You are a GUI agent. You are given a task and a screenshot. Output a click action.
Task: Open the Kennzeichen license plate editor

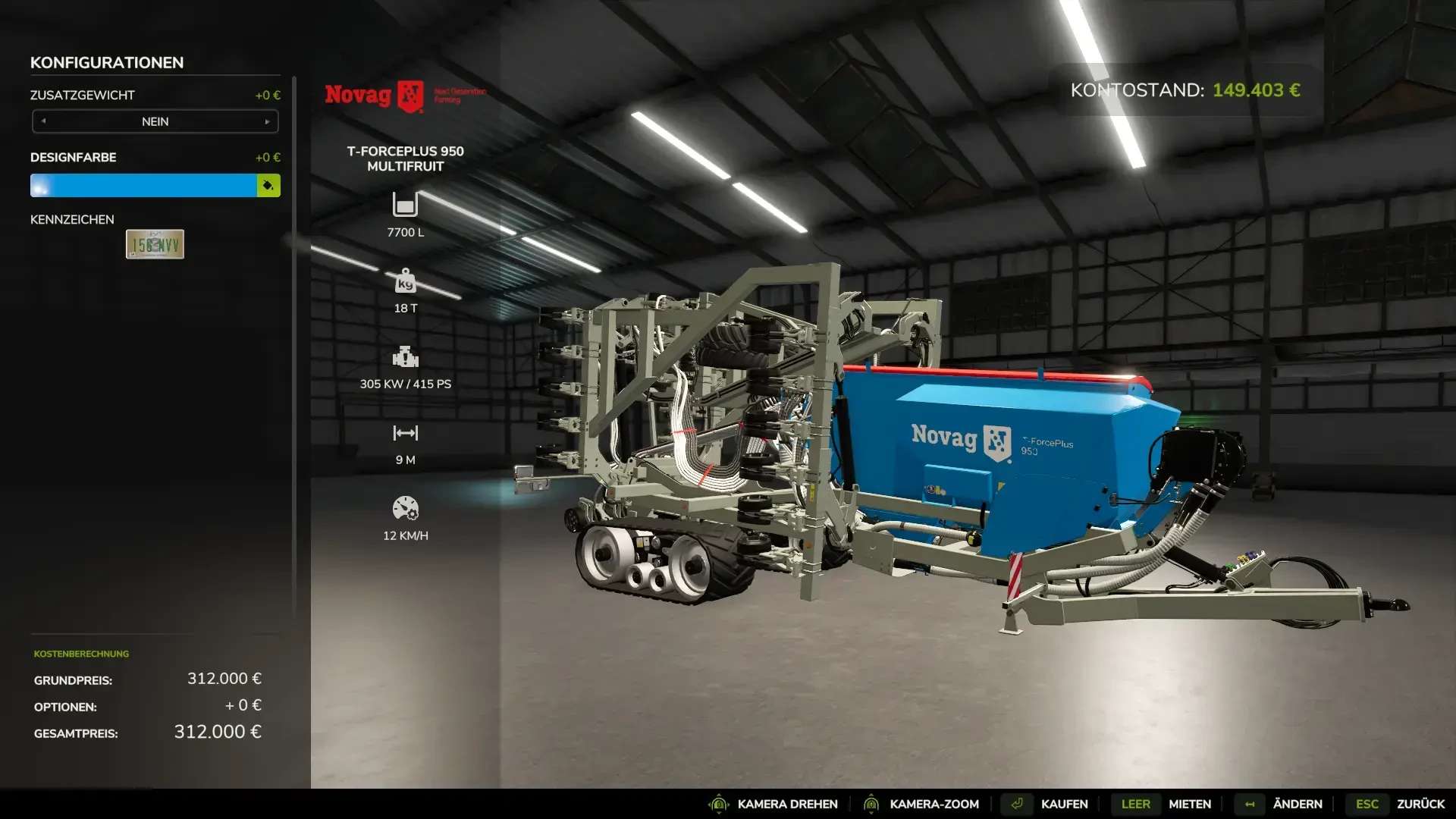point(155,244)
